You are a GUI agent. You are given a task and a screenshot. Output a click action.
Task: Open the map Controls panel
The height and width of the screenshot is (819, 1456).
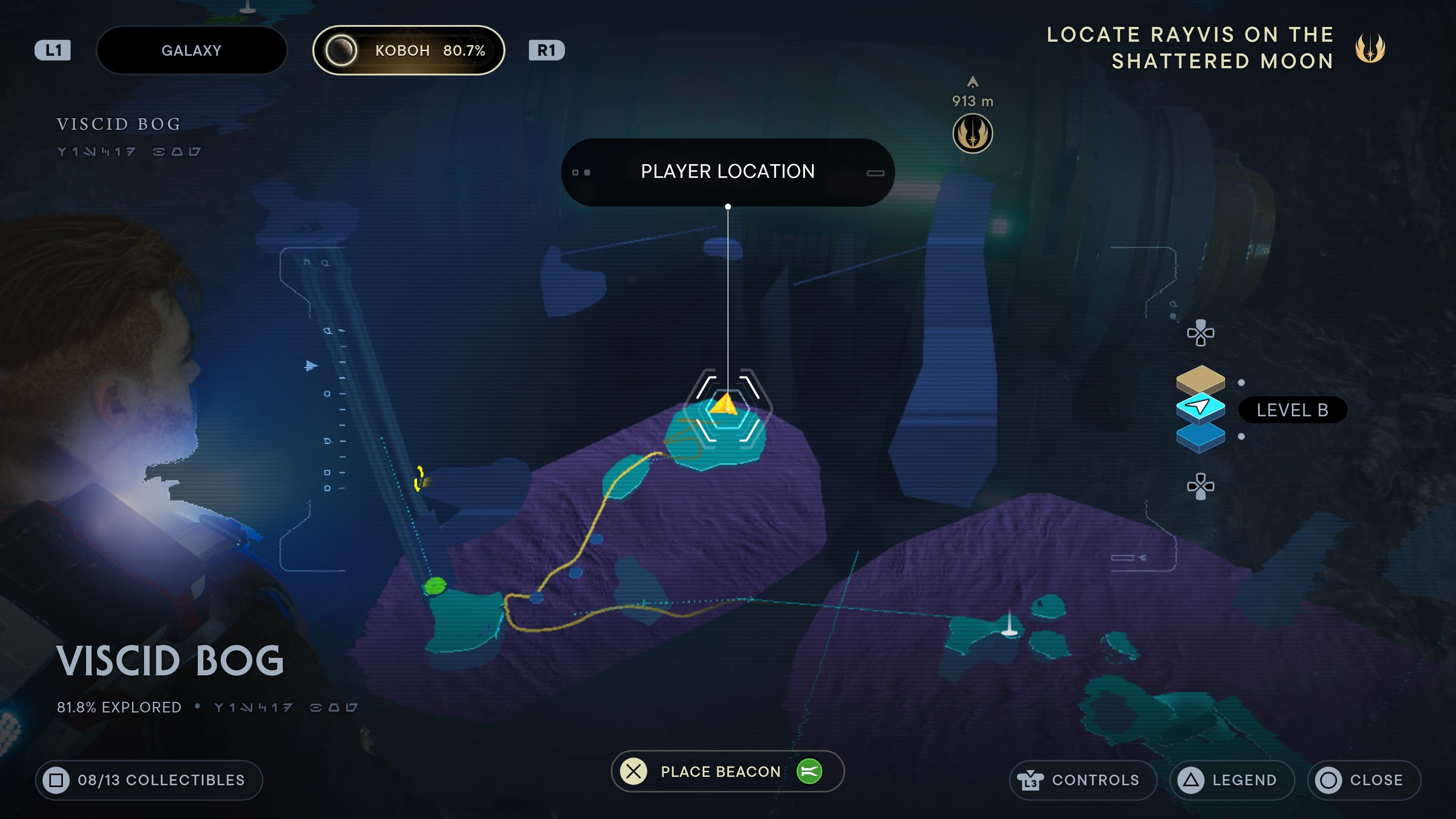[x=1083, y=780]
